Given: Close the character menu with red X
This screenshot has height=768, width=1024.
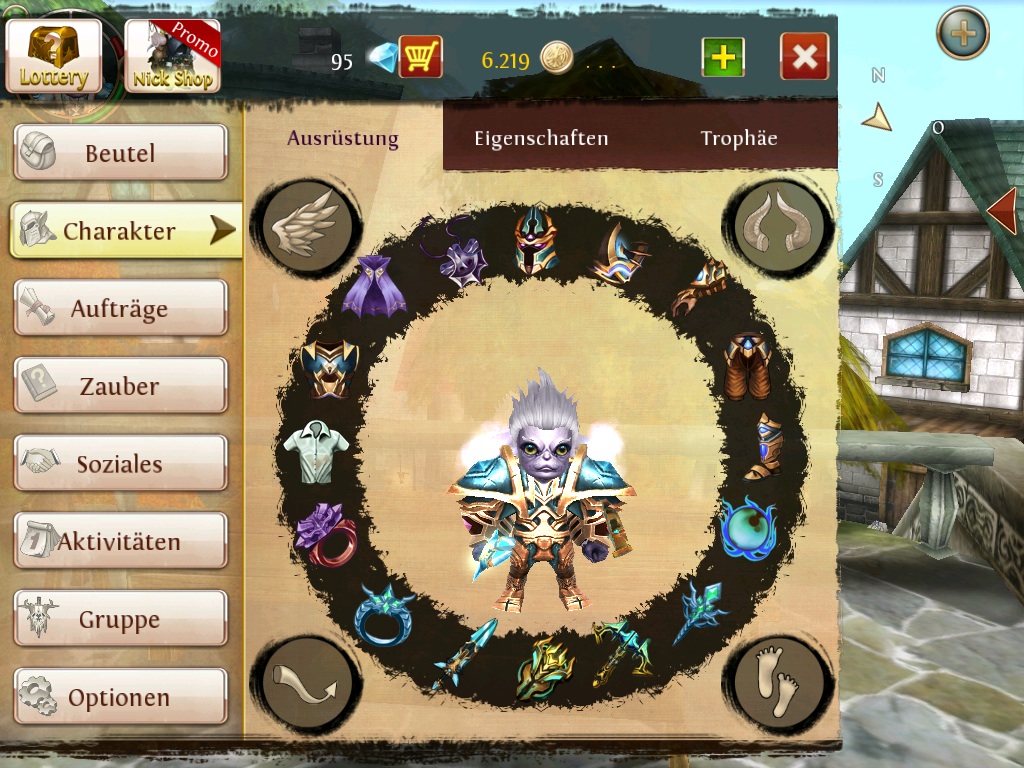Looking at the screenshot, I should pos(805,57).
